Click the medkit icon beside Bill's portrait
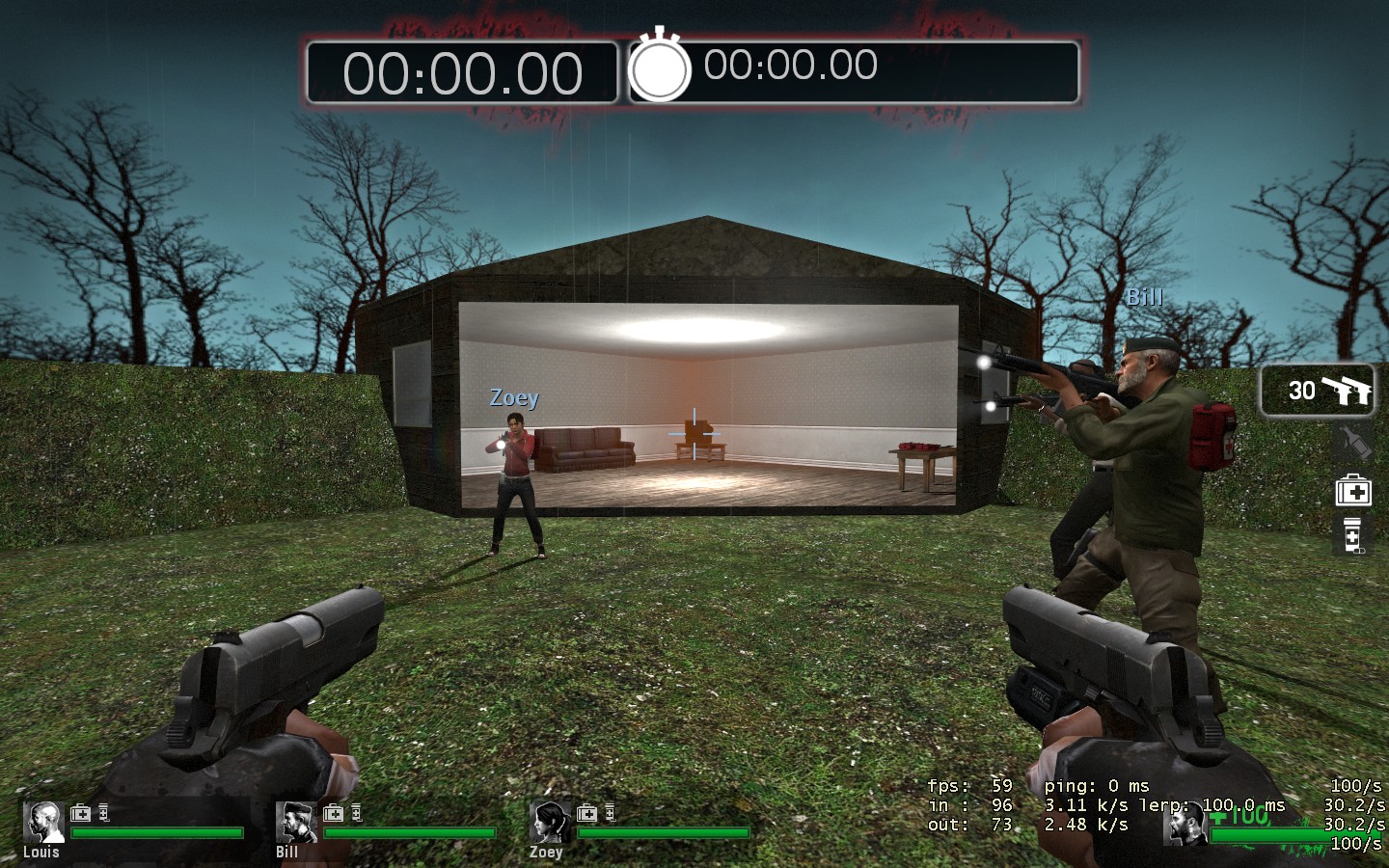Screen dimensions: 1389x868 tap(336, 814)
